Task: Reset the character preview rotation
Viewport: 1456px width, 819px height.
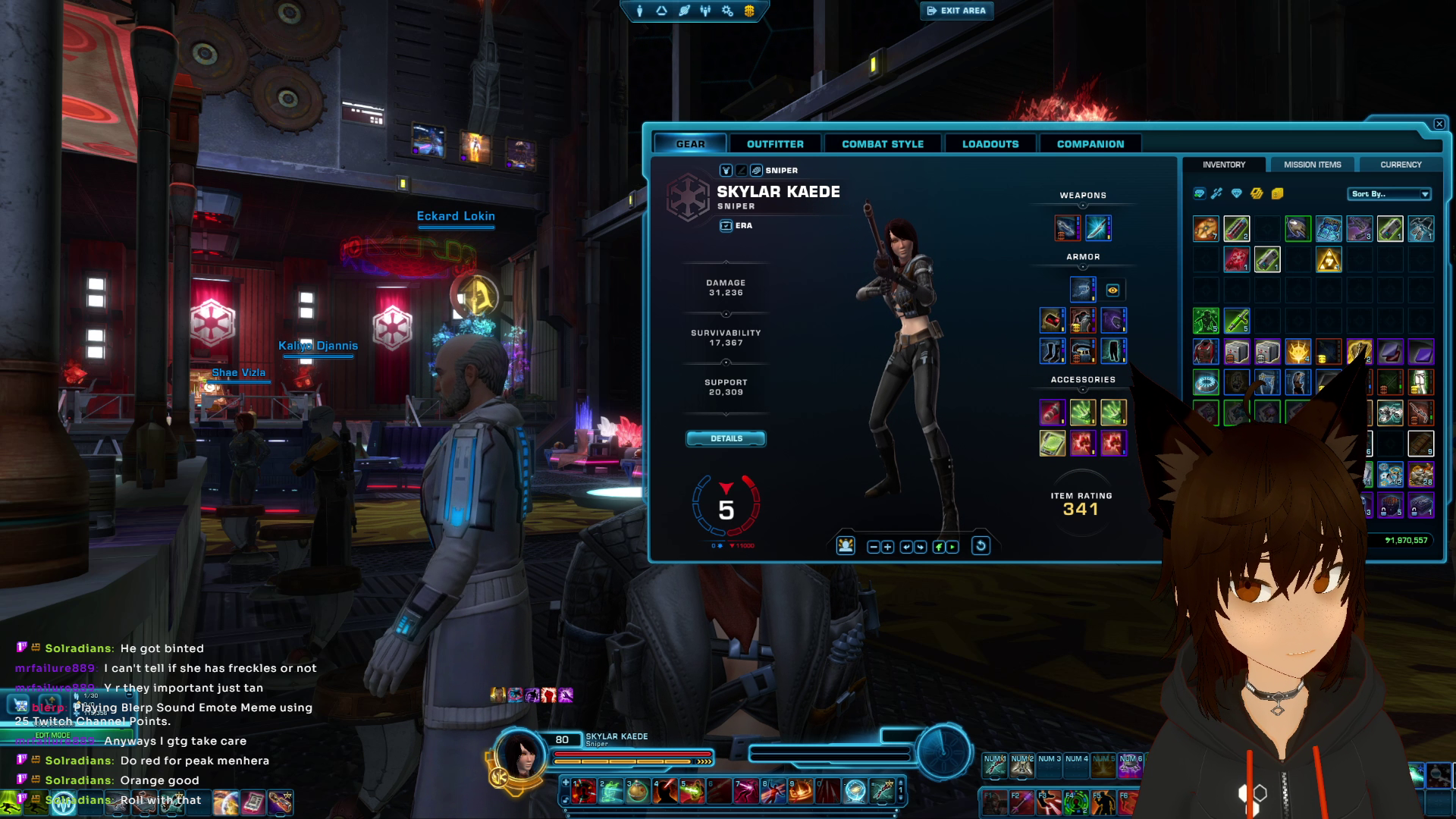Action: point(980,546)
